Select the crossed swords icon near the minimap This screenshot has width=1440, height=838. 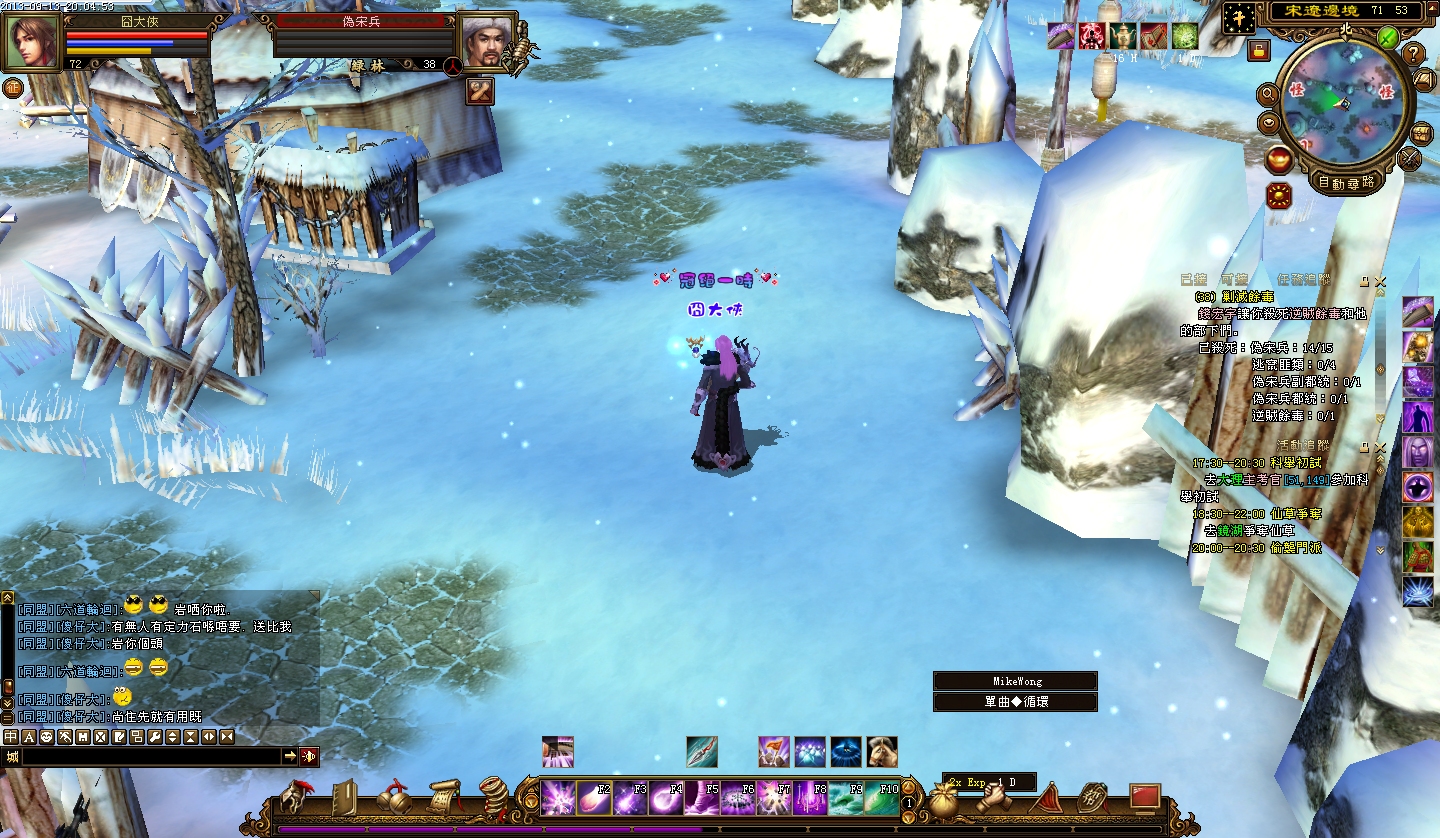coord(1411,158)
